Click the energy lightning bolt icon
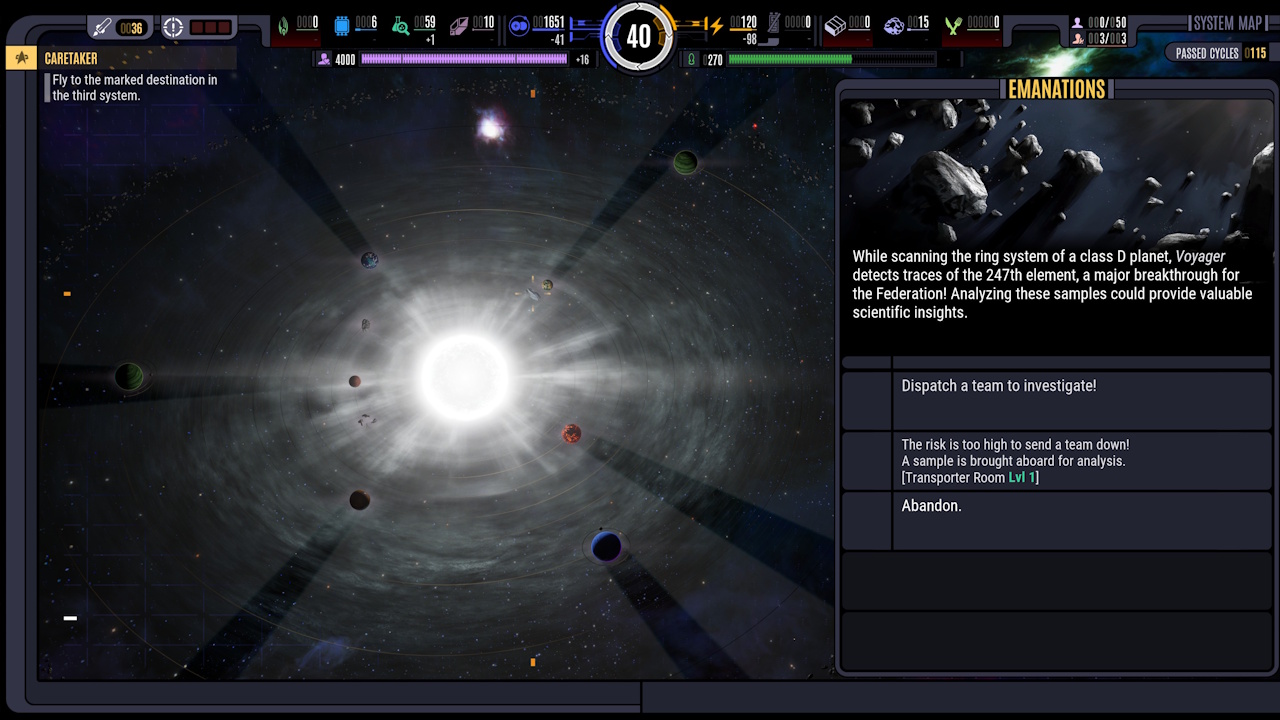The height and width of the screenshot is (720, 1280). click(x=718, y=24)
